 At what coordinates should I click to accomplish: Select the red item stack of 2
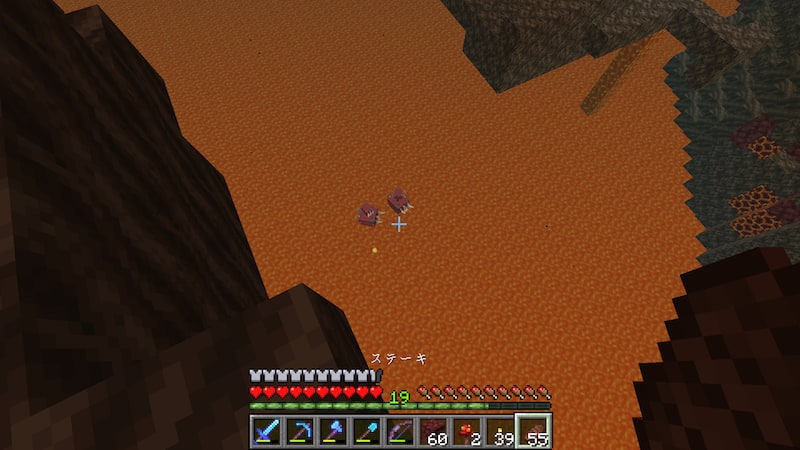[x=466, y=431]
